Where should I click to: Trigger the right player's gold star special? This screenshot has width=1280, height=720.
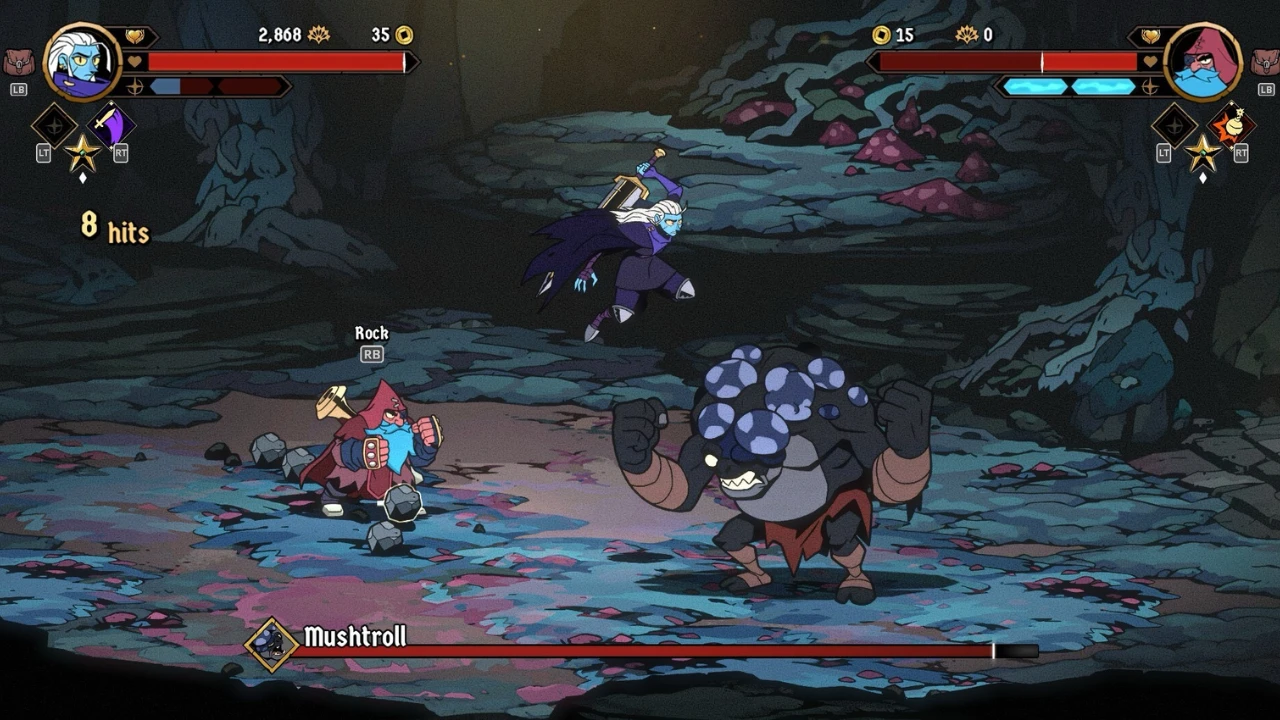click(1203, 152)
